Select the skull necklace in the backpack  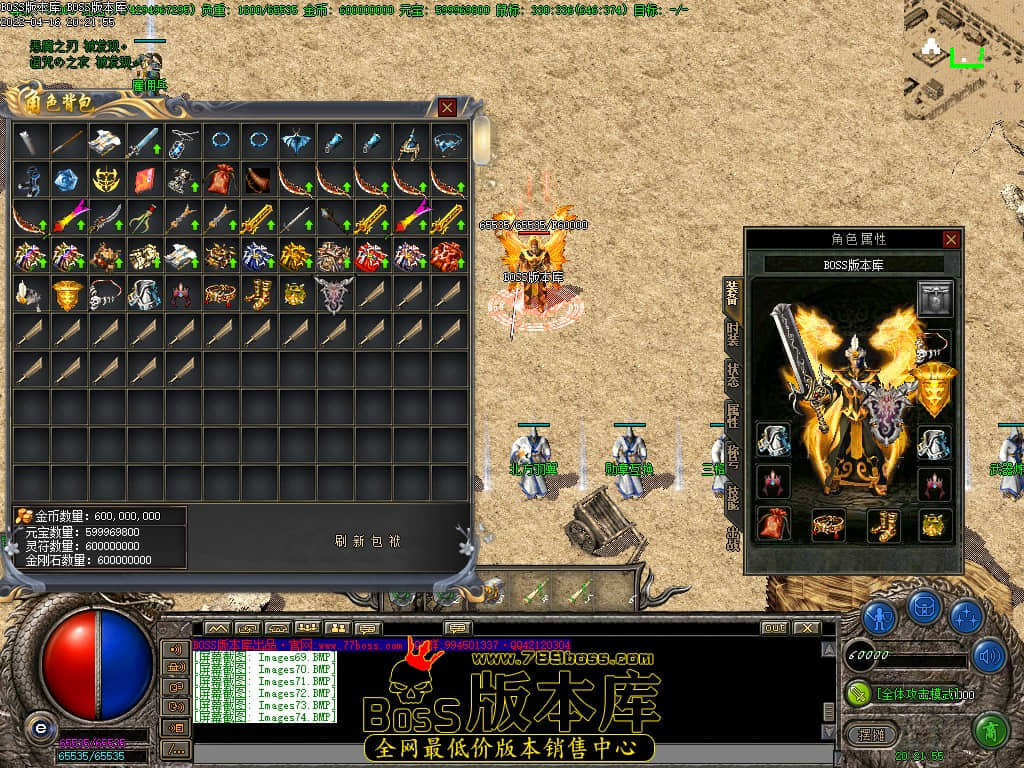[107, 294]
